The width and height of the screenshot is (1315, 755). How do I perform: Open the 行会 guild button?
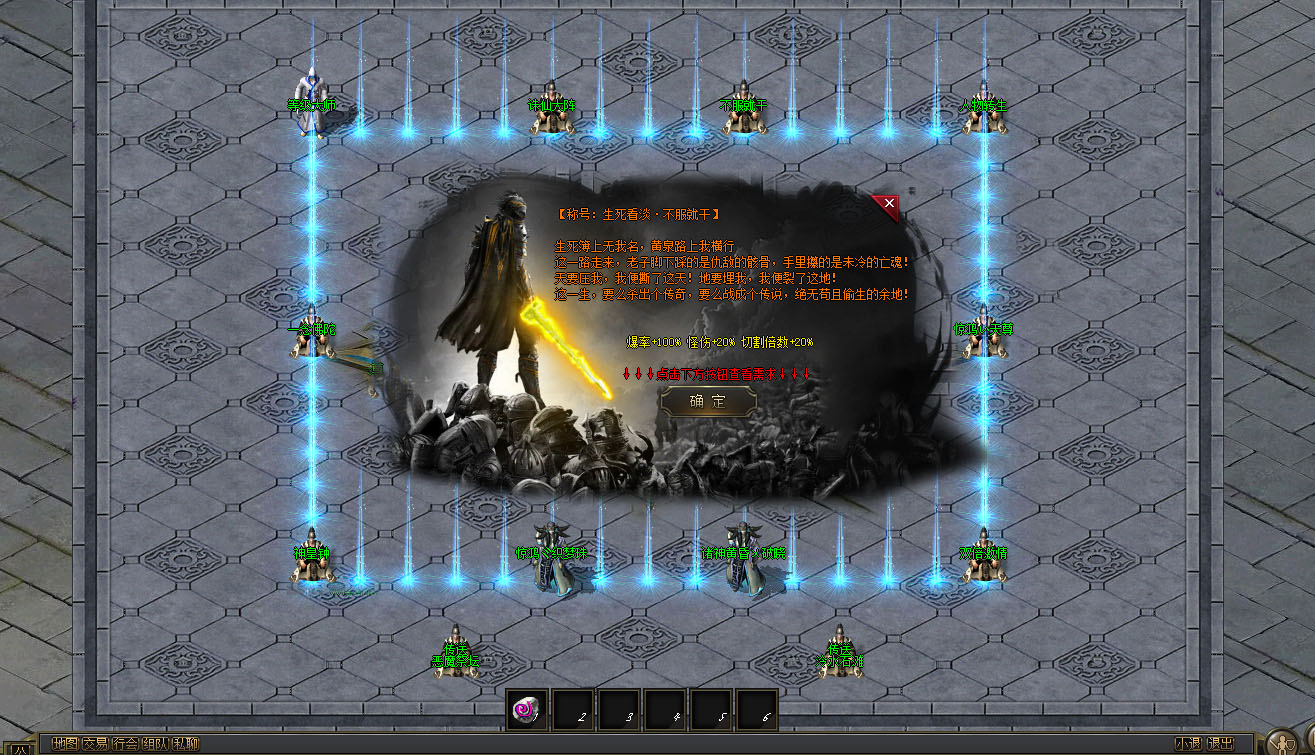point(125,744)
